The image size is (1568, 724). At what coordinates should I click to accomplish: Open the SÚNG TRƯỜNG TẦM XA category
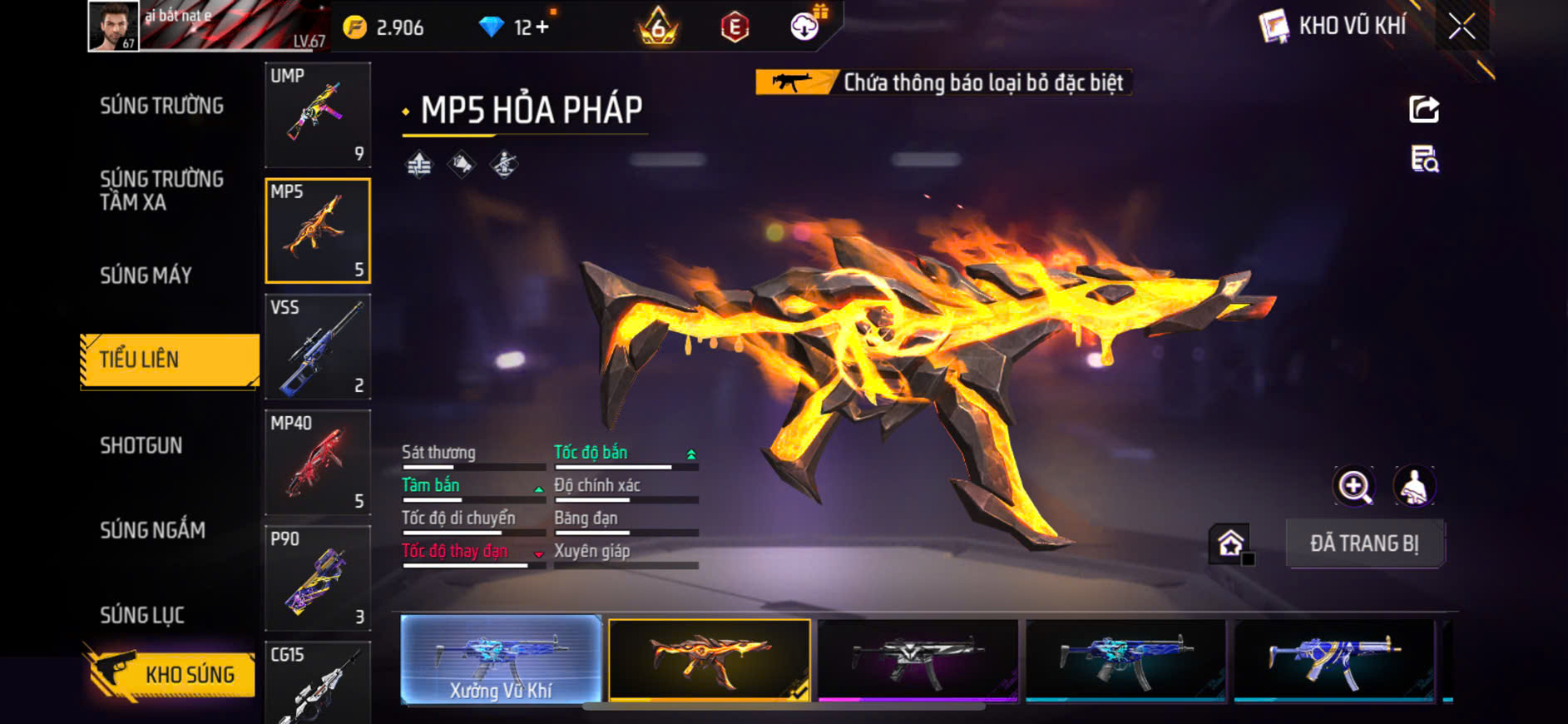click(161, 191)
